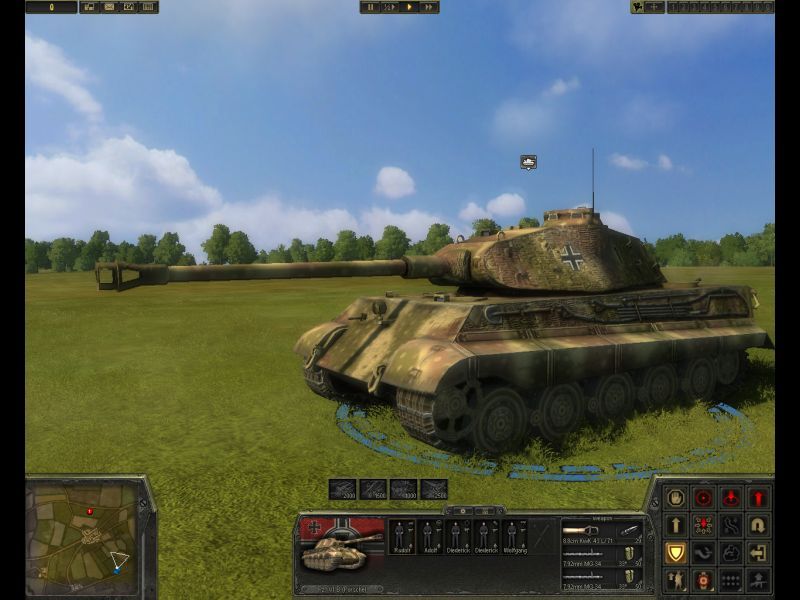Click the play normal speed button
Image resolution: width=800 pixels, height=600 pixels.
pyautogui.click(x=409, y=7)
